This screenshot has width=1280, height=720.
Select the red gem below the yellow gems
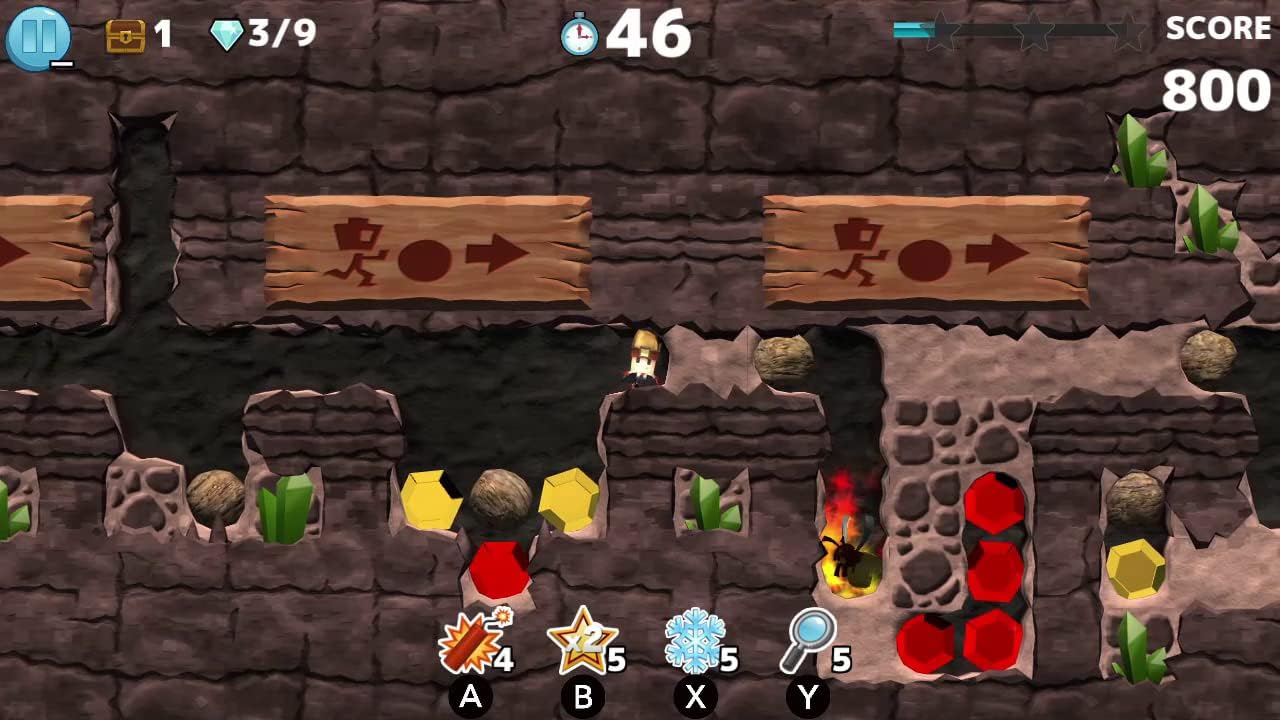498,569
